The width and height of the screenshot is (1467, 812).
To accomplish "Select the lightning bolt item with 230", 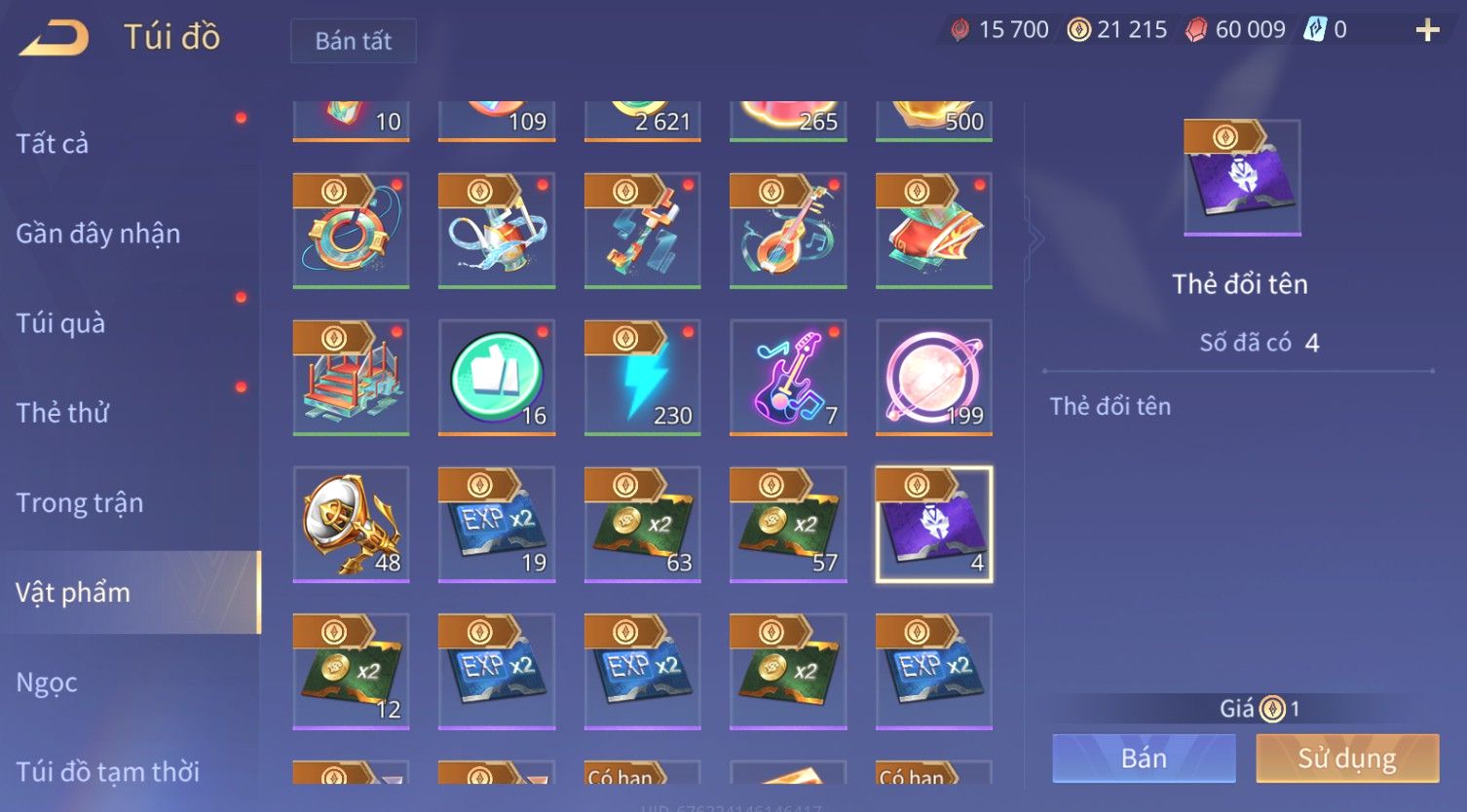I will pos(643,377).
